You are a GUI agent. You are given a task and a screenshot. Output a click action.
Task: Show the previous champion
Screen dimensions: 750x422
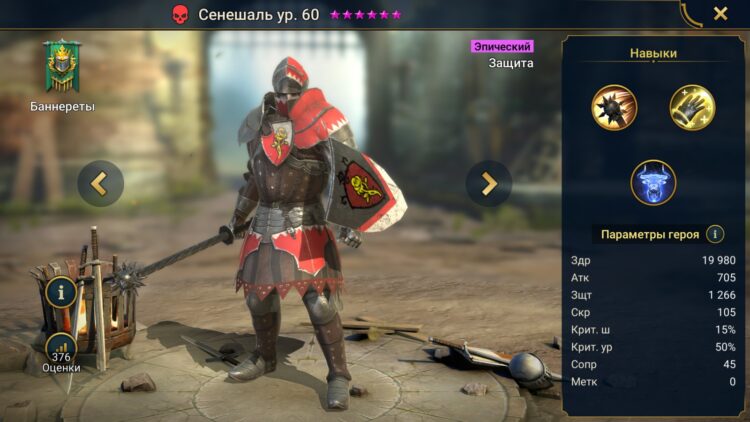point(100,183)
